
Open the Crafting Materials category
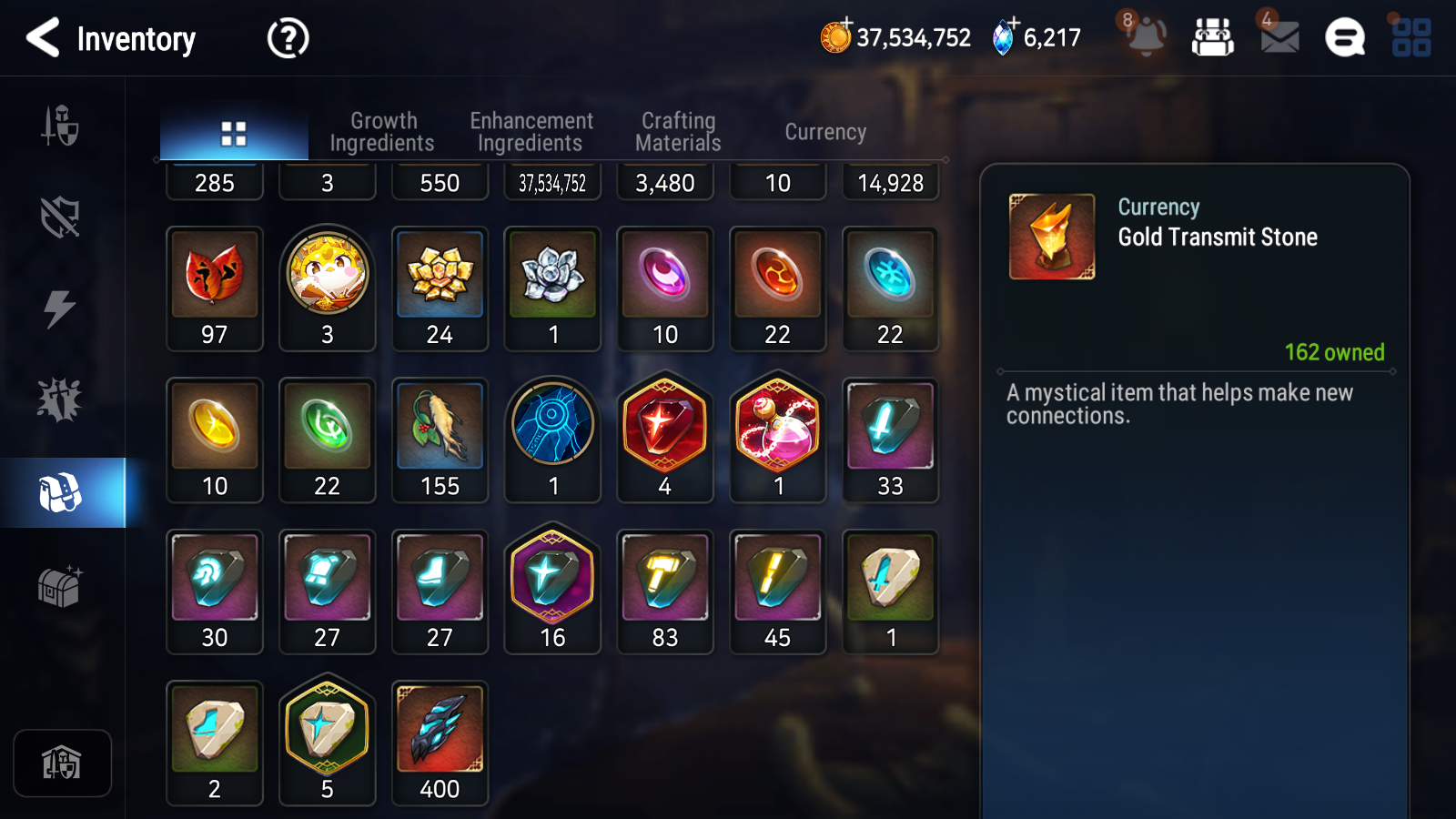[678, 131]
